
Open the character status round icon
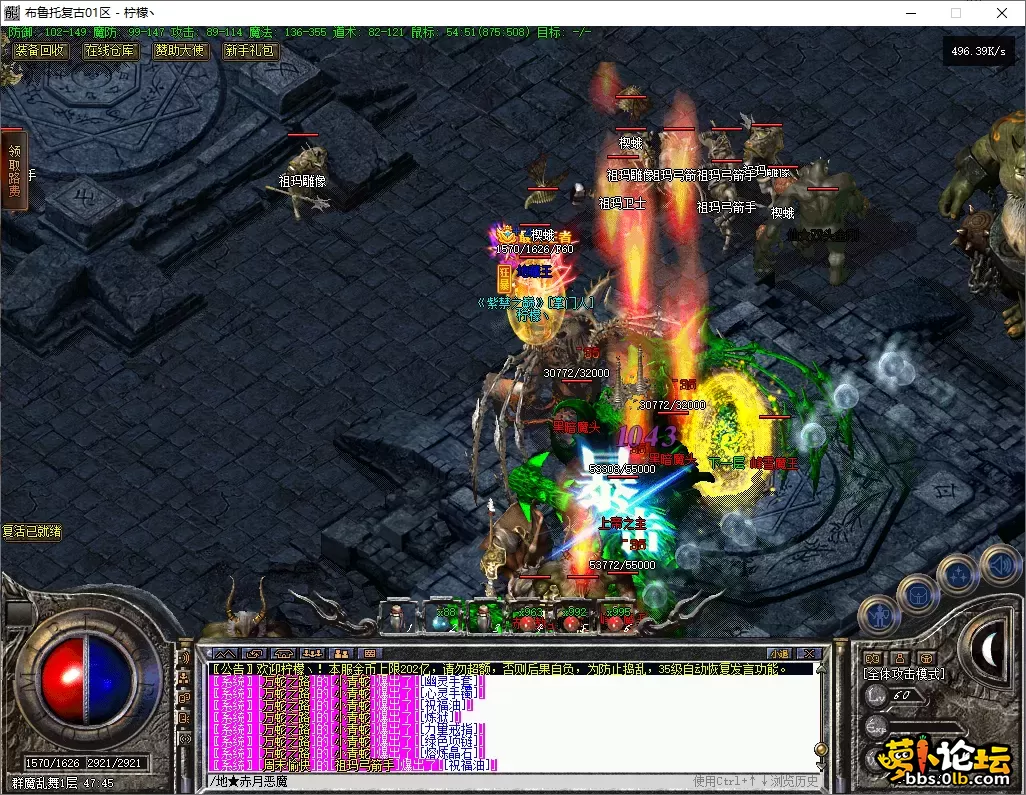(x=880, y=612)
